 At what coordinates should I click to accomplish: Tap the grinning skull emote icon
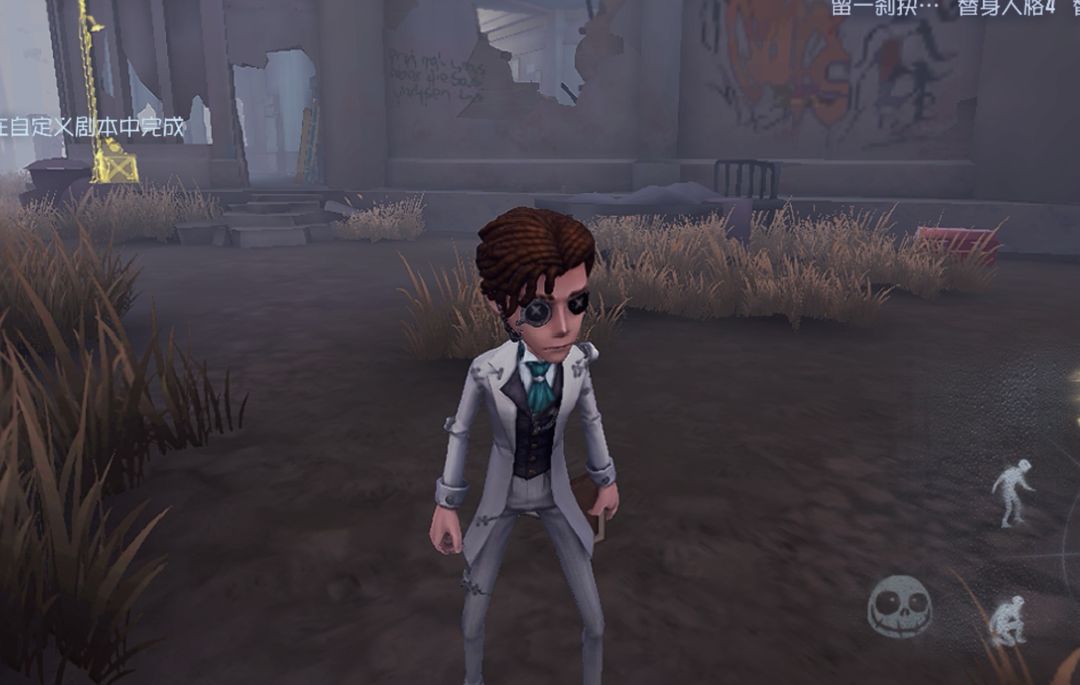click(x=900, y=607)
